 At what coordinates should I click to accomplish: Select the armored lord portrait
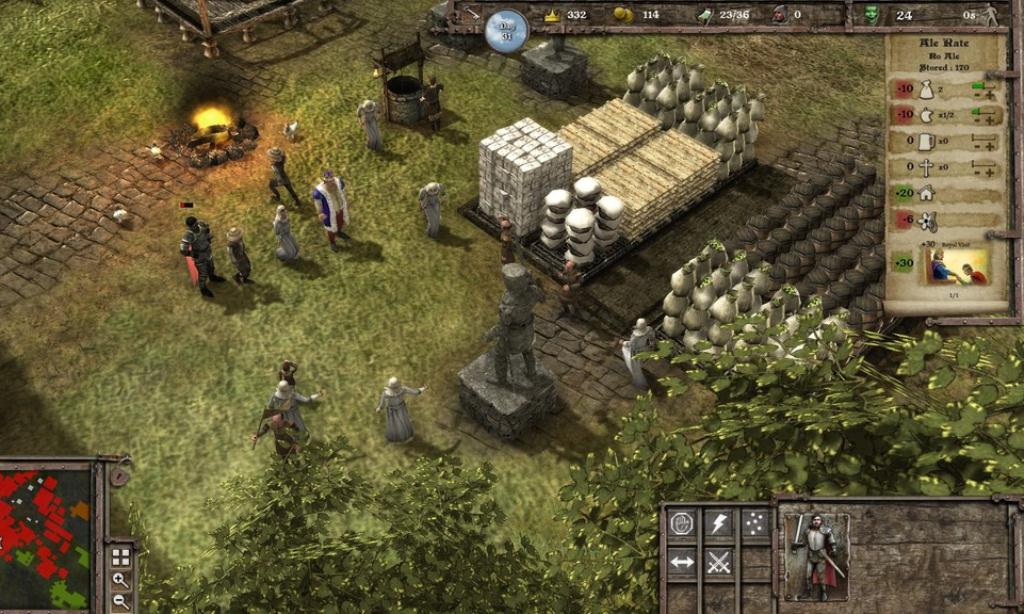815,556
